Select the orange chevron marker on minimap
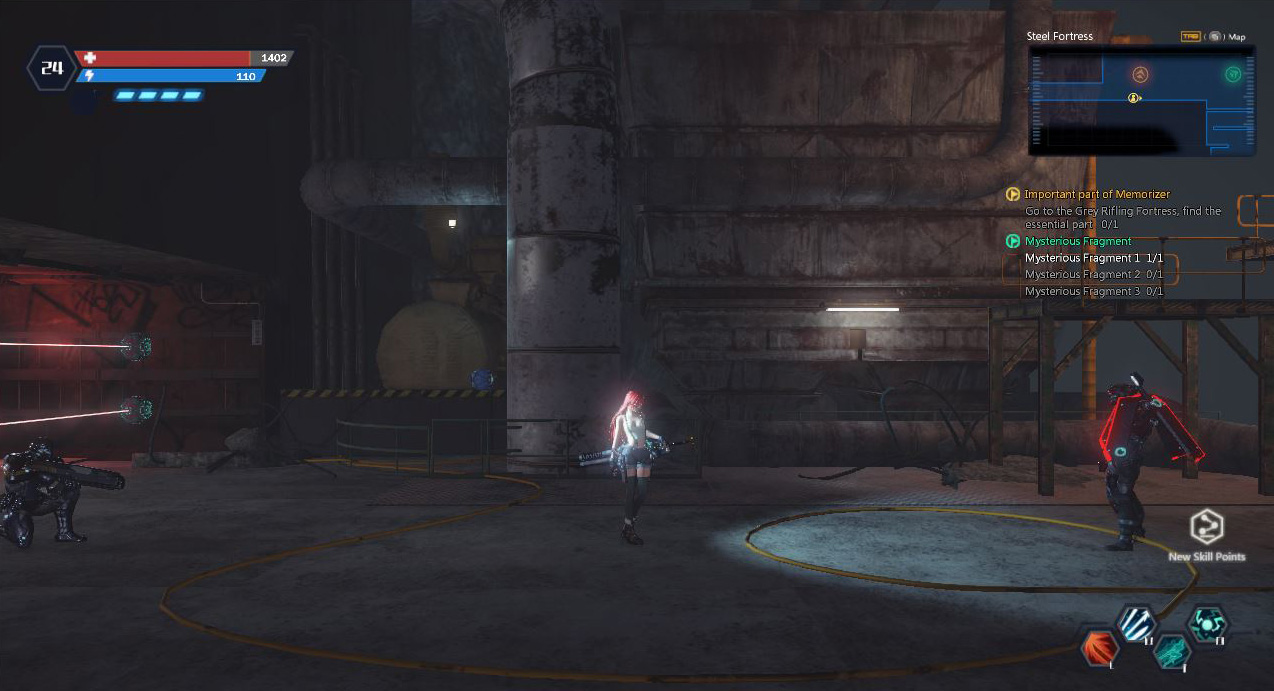 tap(1140, 75)
